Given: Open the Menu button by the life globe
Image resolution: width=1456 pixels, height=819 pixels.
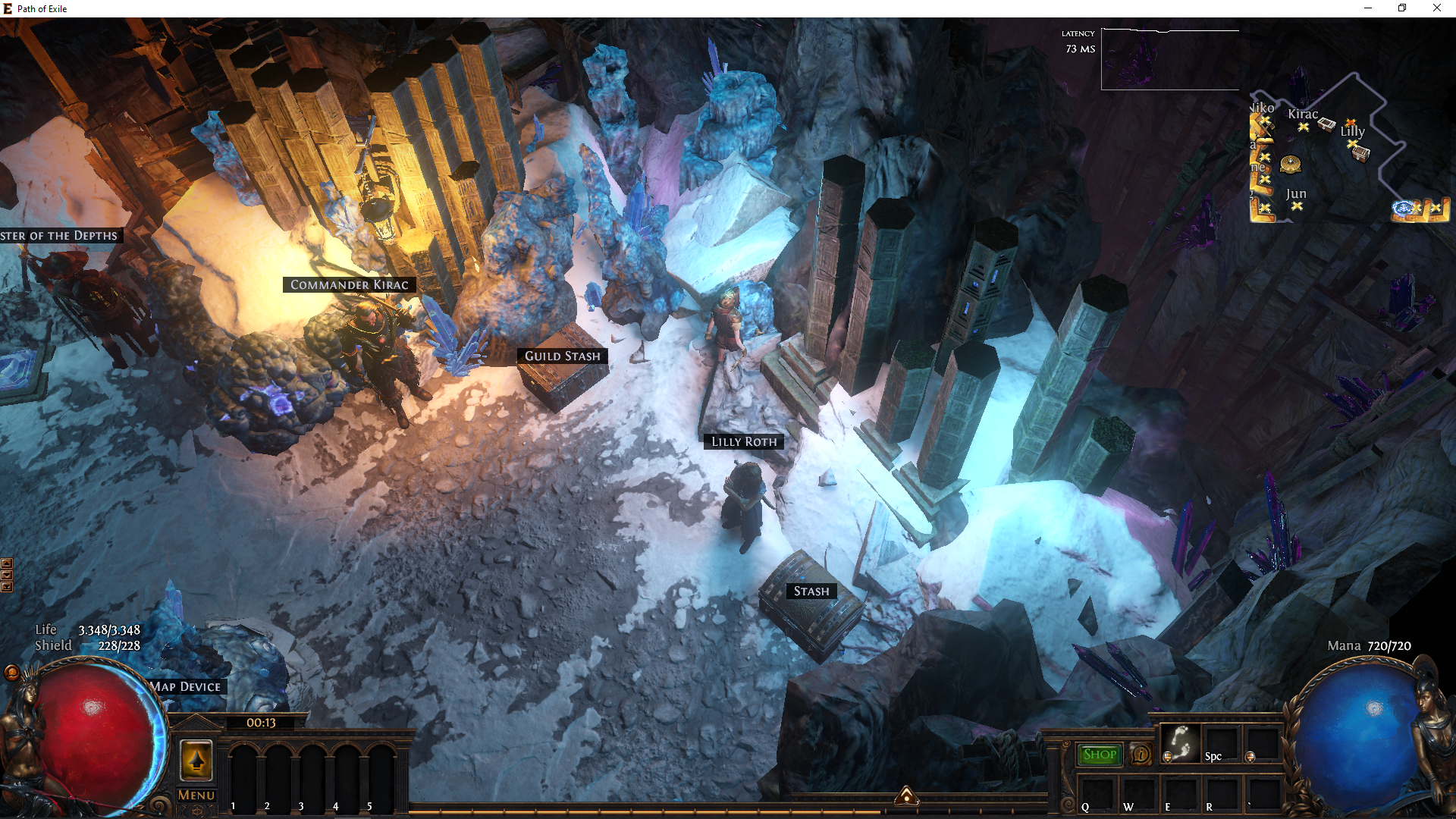Looking at the screenshot, I should click(196, 795).
